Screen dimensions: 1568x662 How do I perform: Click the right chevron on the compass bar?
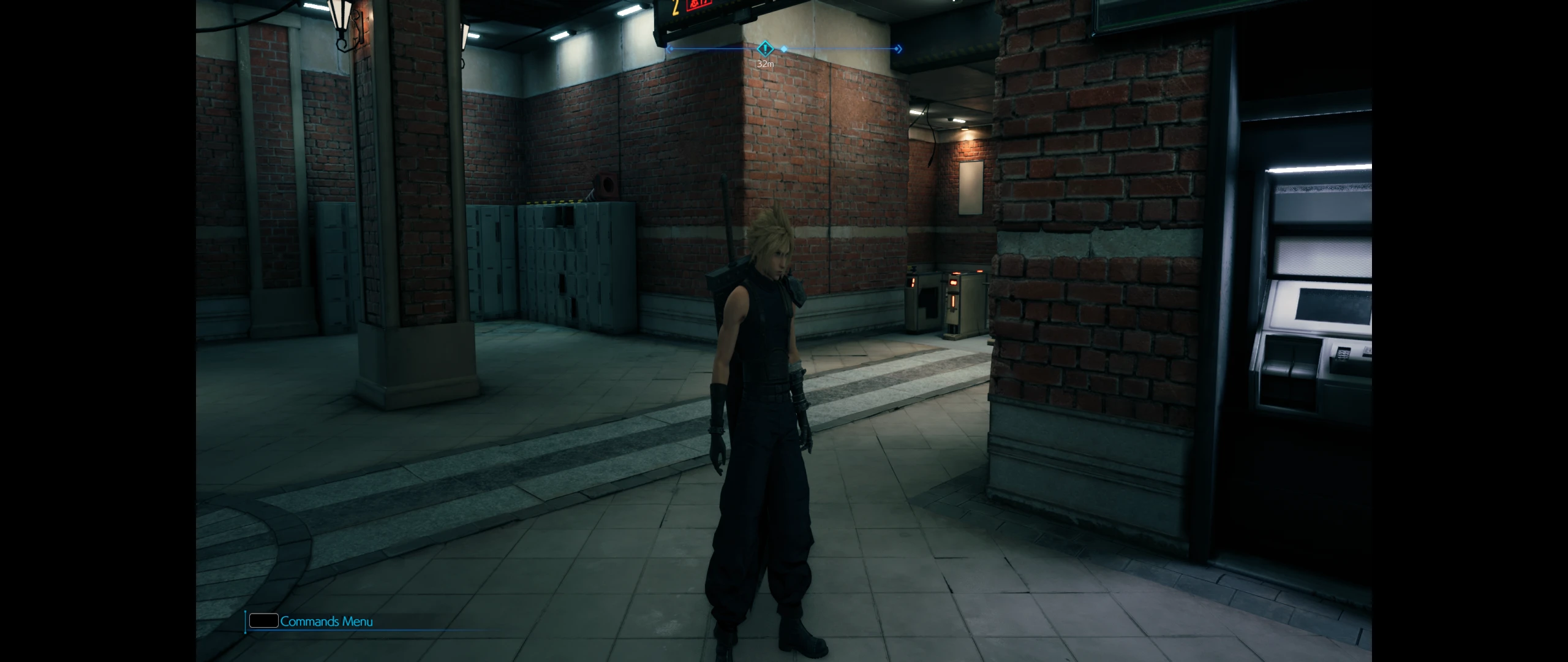[x=899, y=50]
